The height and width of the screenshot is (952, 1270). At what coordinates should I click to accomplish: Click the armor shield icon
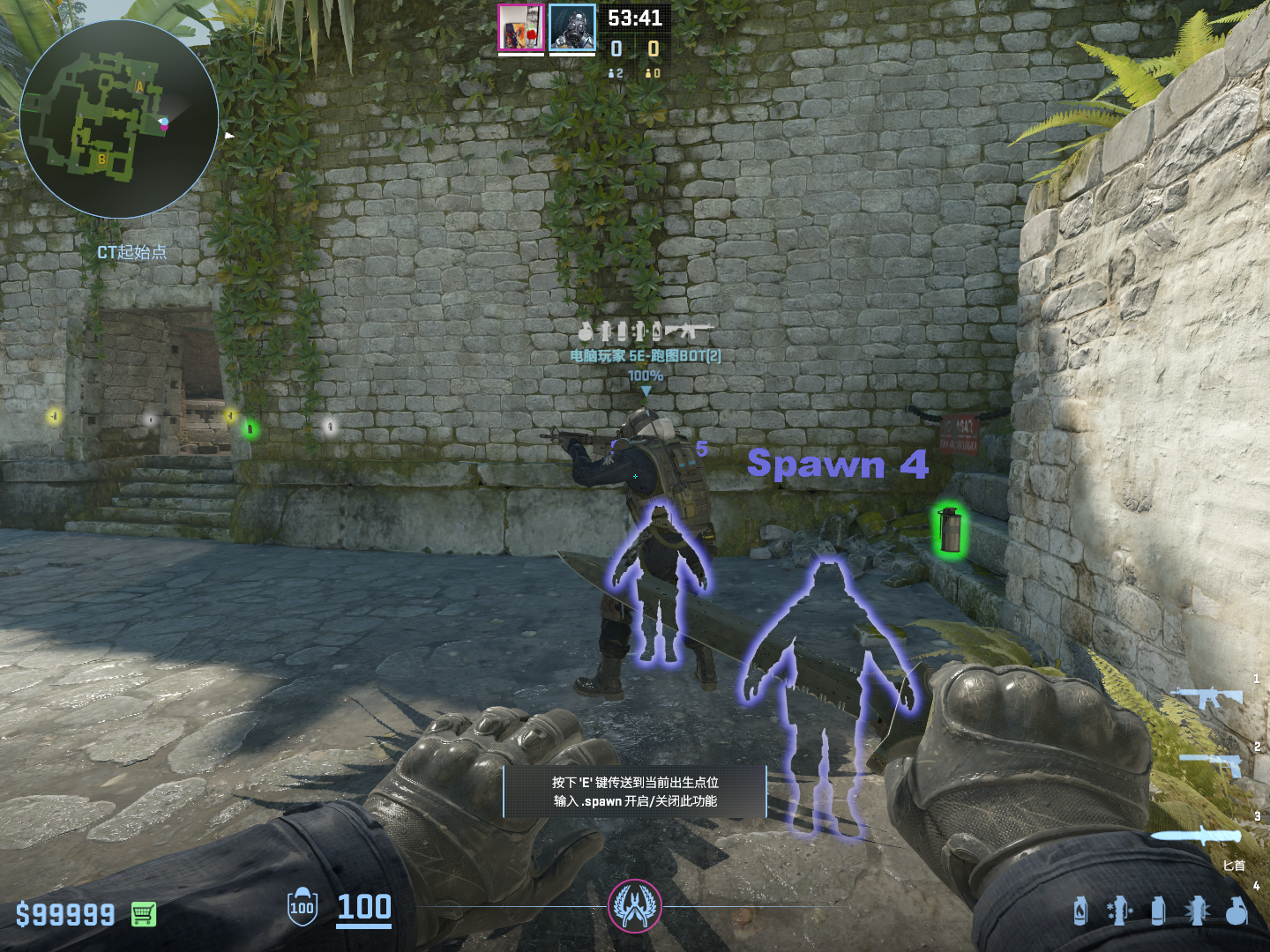[x=302, y=907]
